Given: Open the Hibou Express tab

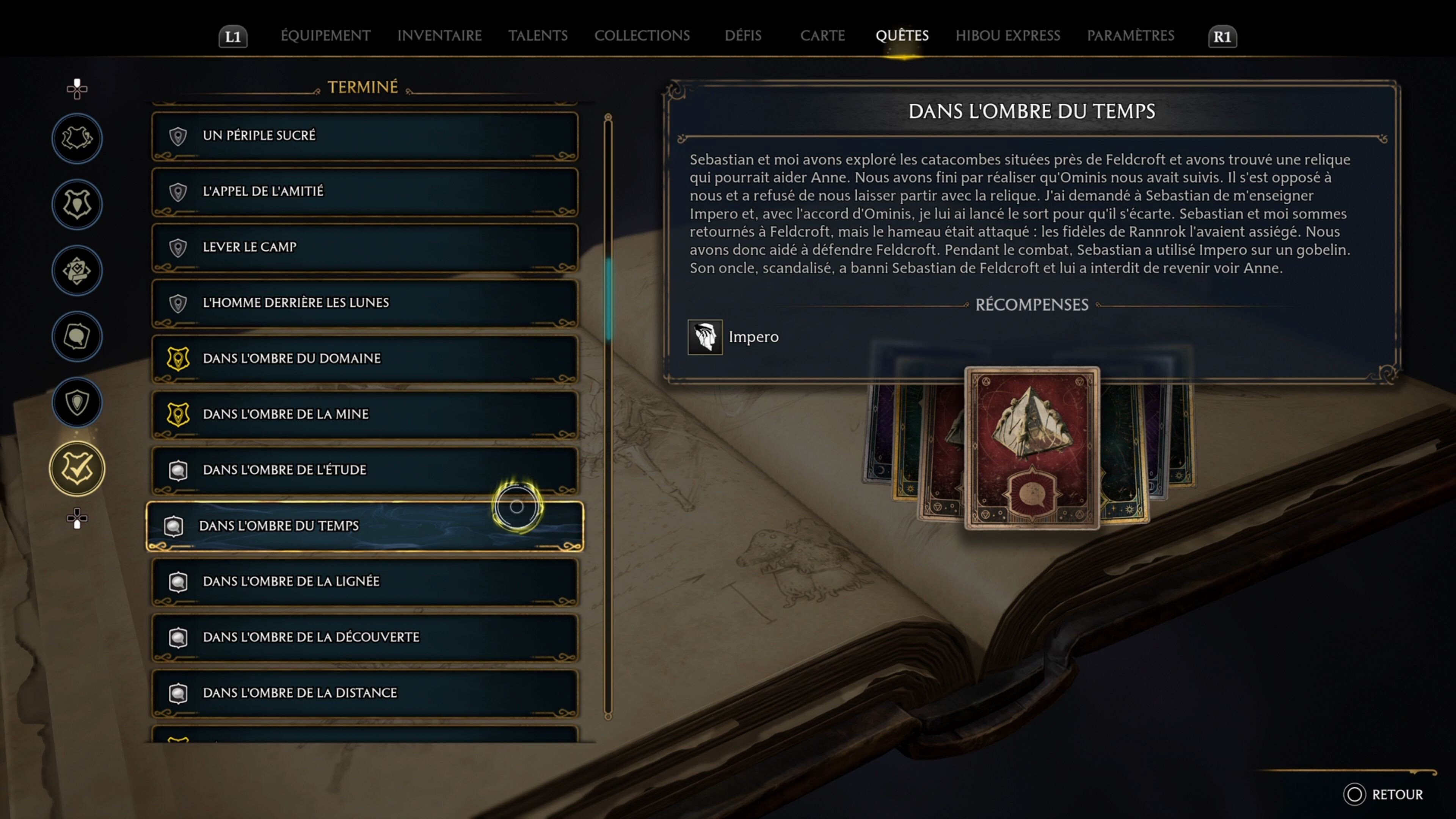Looking at the screenshot, I should [1007, 36].
